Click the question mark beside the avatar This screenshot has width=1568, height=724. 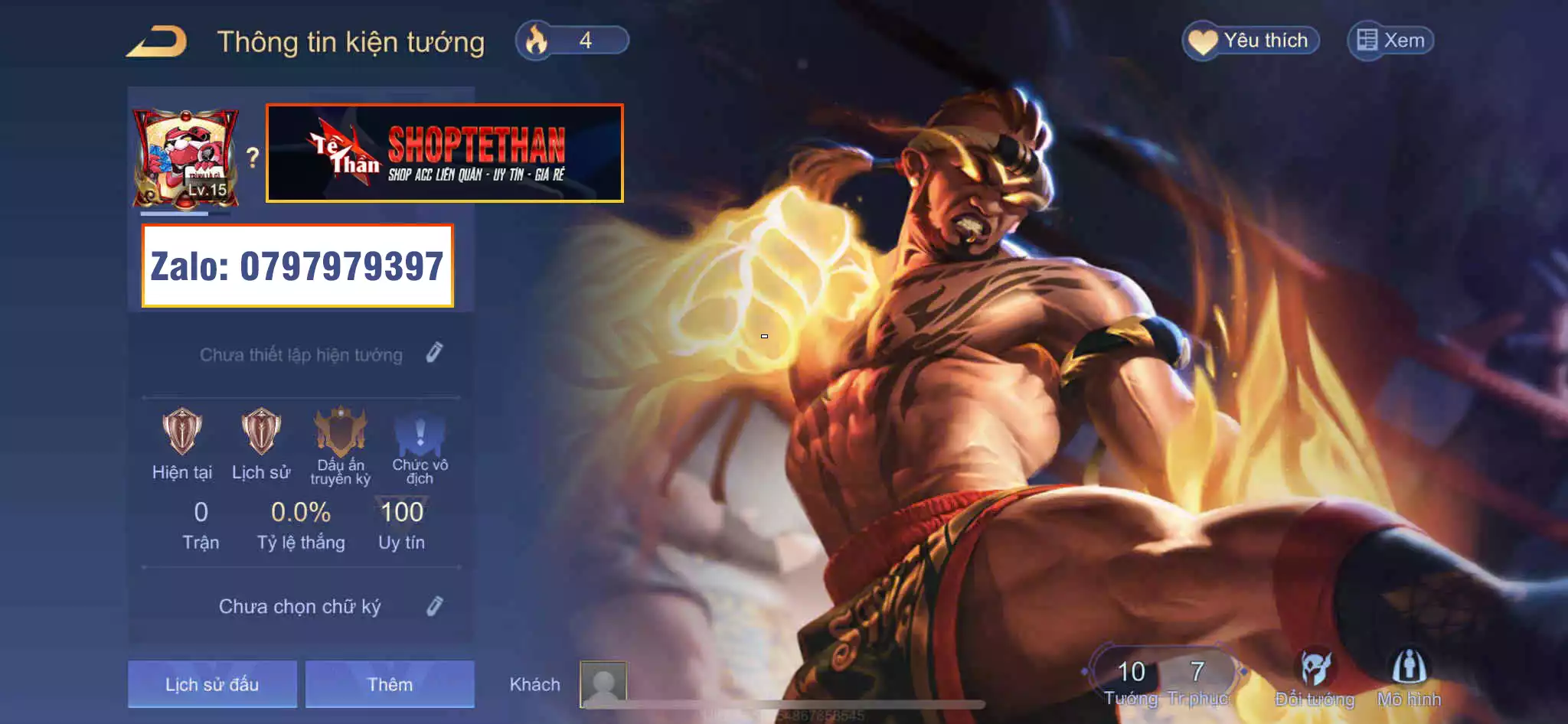253,158
